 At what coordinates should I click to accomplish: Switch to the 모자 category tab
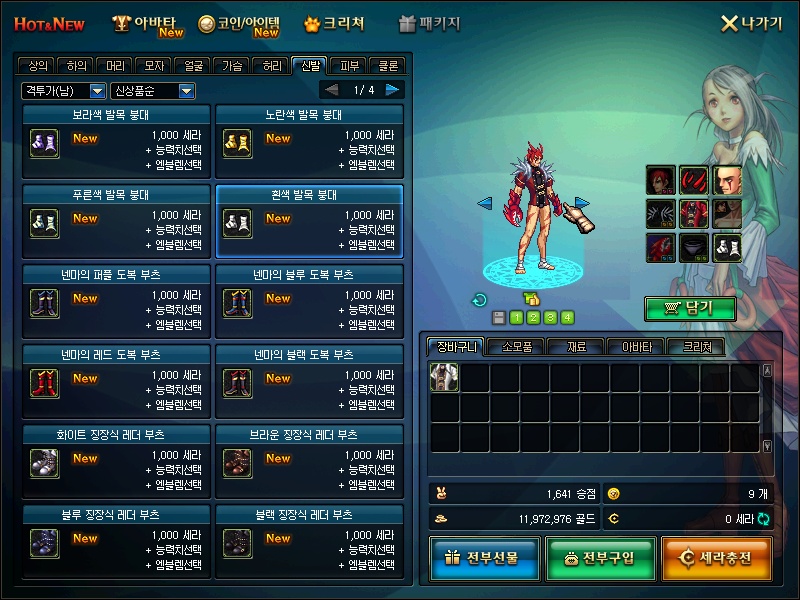[x=154, y=66]
